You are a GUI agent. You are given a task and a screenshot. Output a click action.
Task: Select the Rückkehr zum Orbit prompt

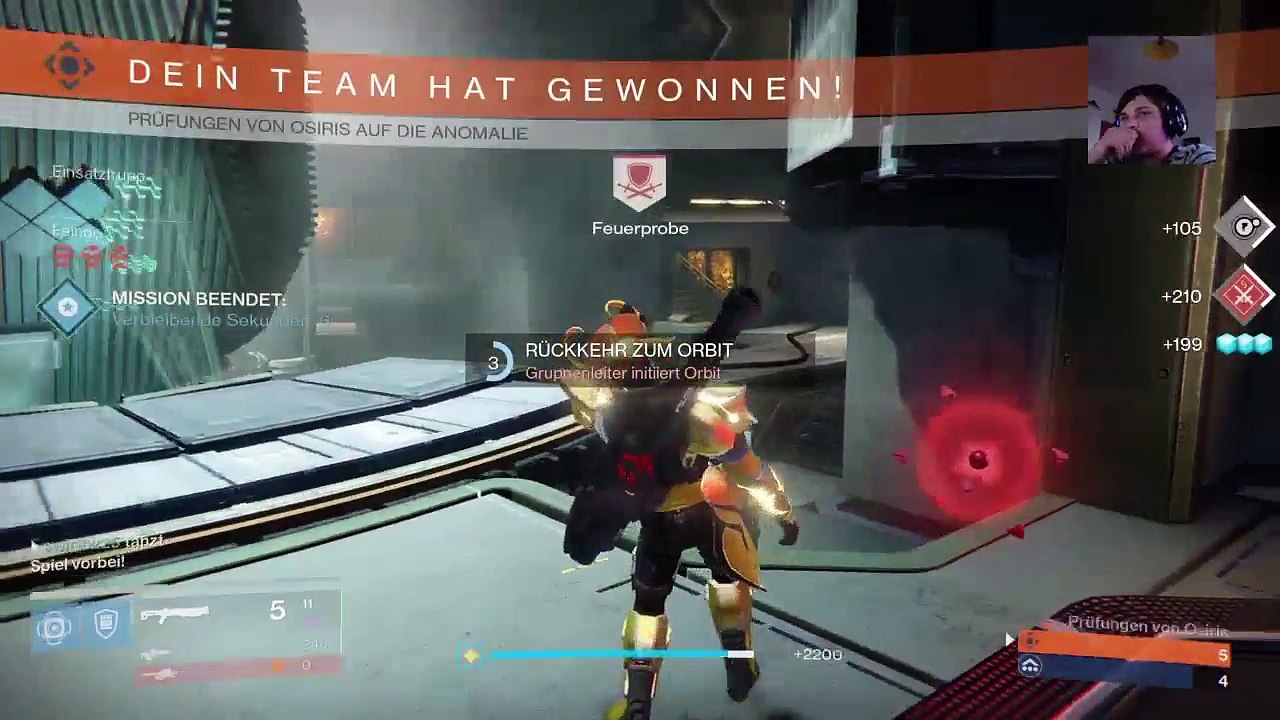[628, 360]
